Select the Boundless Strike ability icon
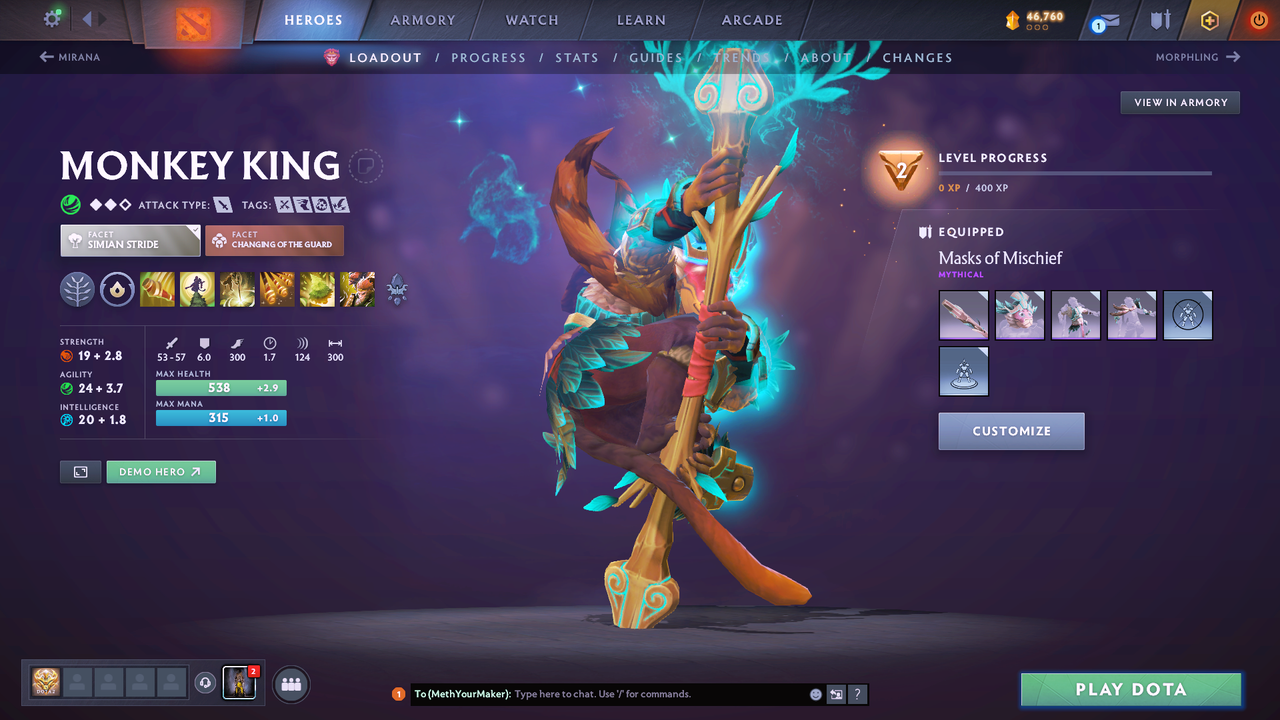Viewport: 1280px width, 720px height. pos(157,290)
